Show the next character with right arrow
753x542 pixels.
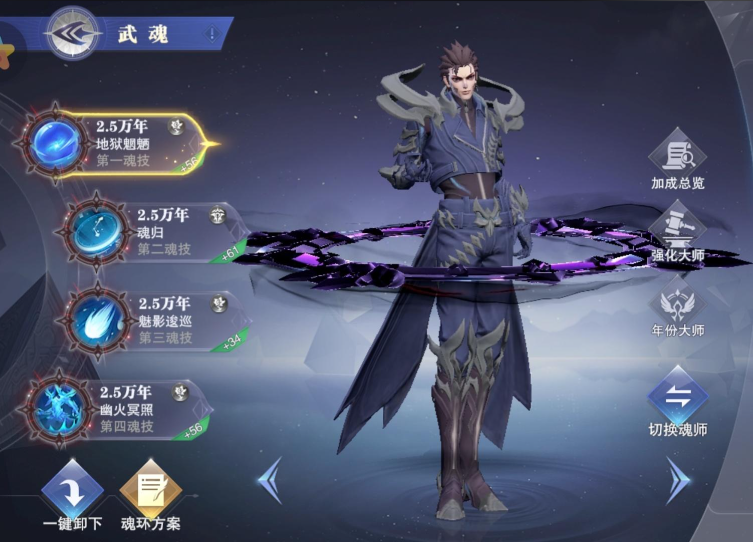point(680,481)
